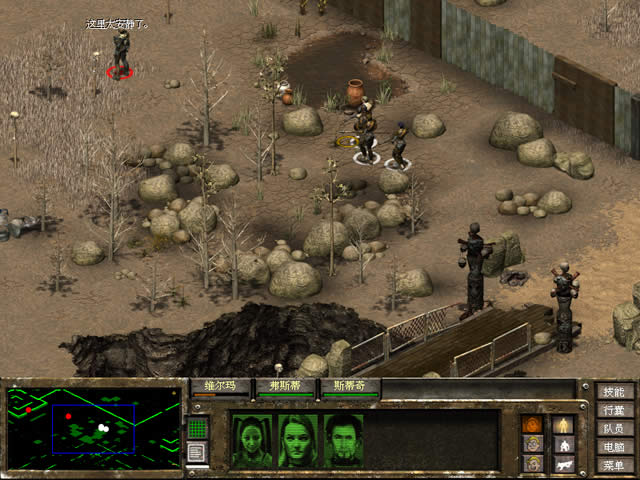Image resolution: width=640 pixels, height=480 pixels.
Task: Open the 队员 squad screen
Action: point(614,428)
